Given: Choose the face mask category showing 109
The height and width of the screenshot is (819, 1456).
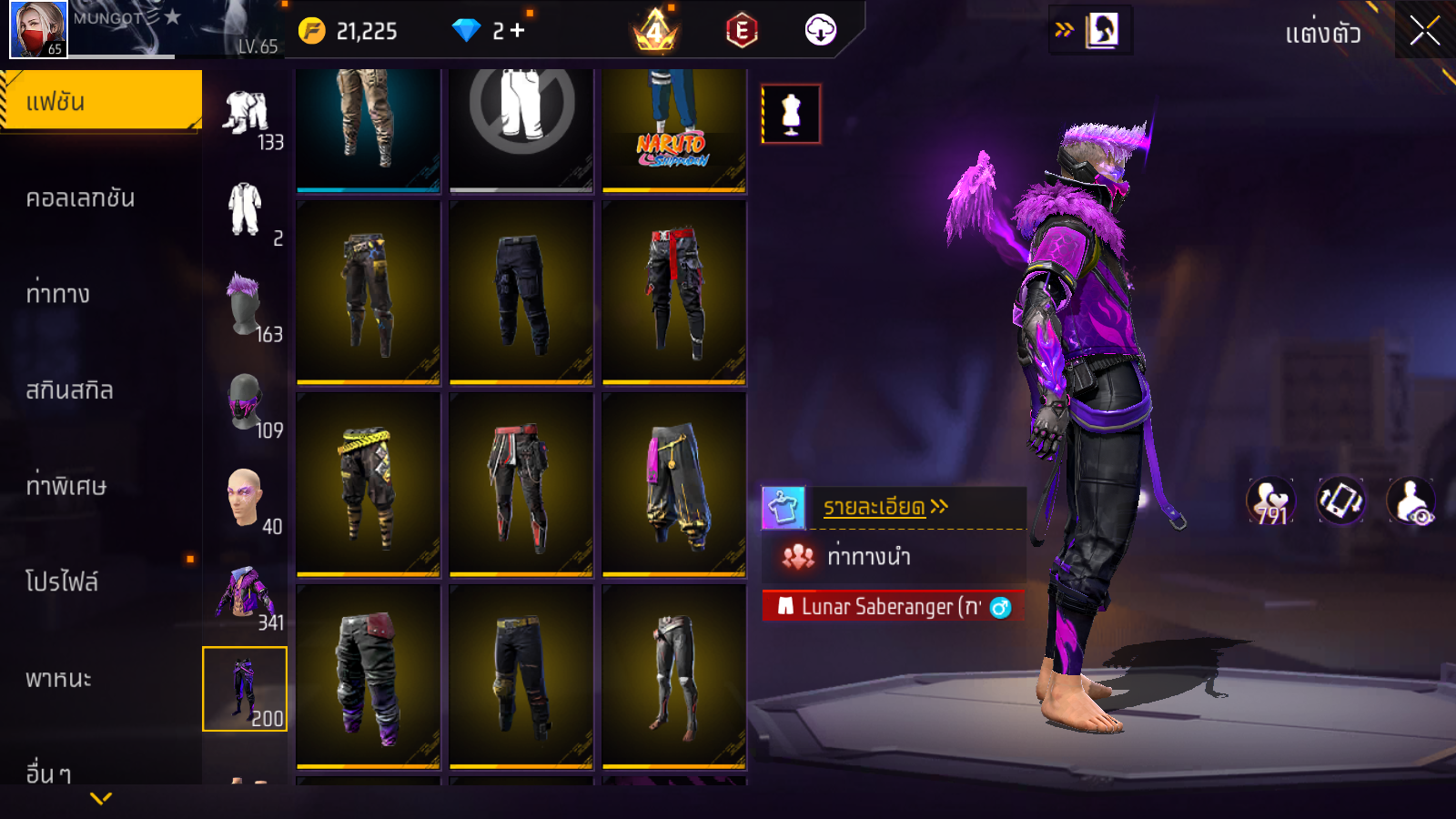Looking at the screenshot, I should pos(246,403).
